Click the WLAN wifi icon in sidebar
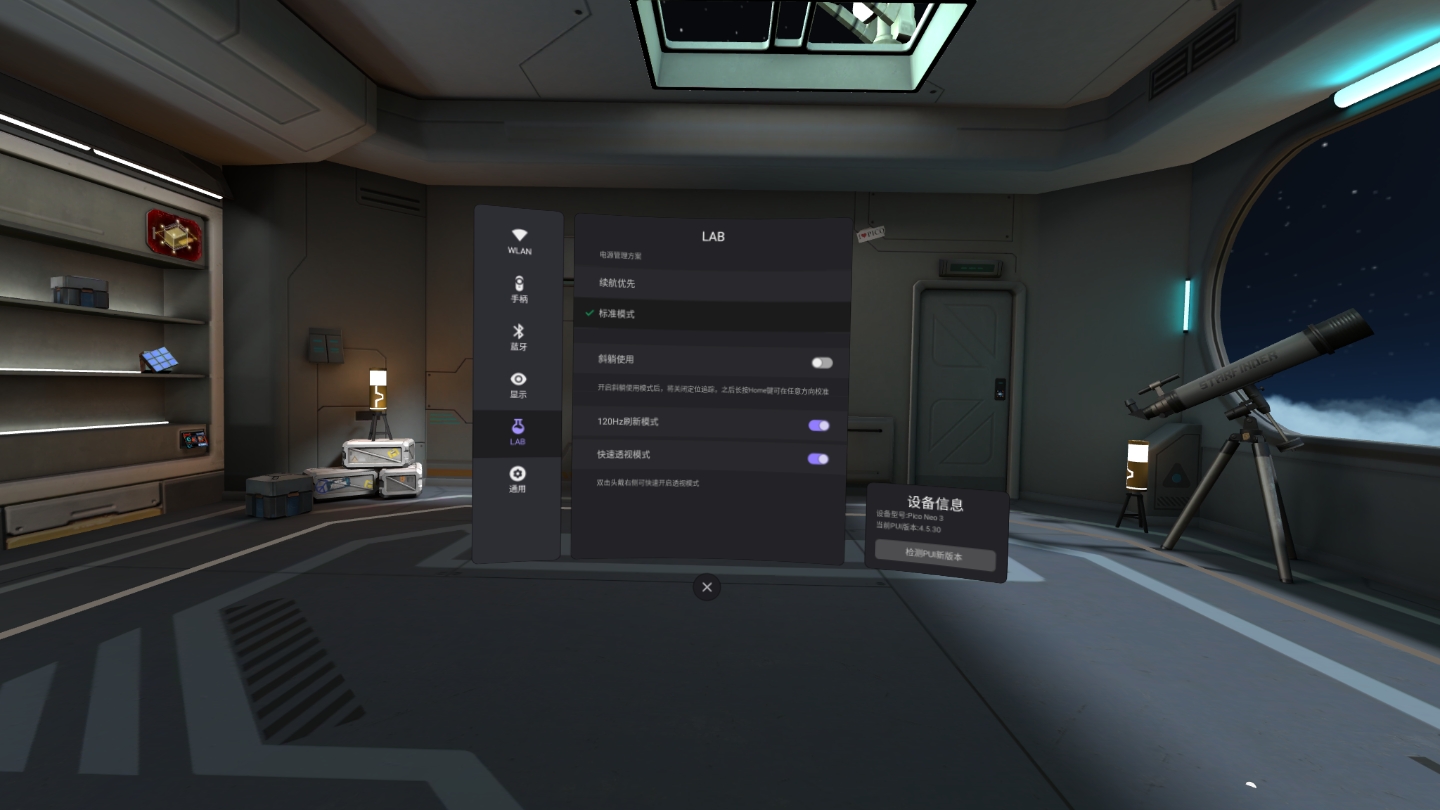 [518, 234]
